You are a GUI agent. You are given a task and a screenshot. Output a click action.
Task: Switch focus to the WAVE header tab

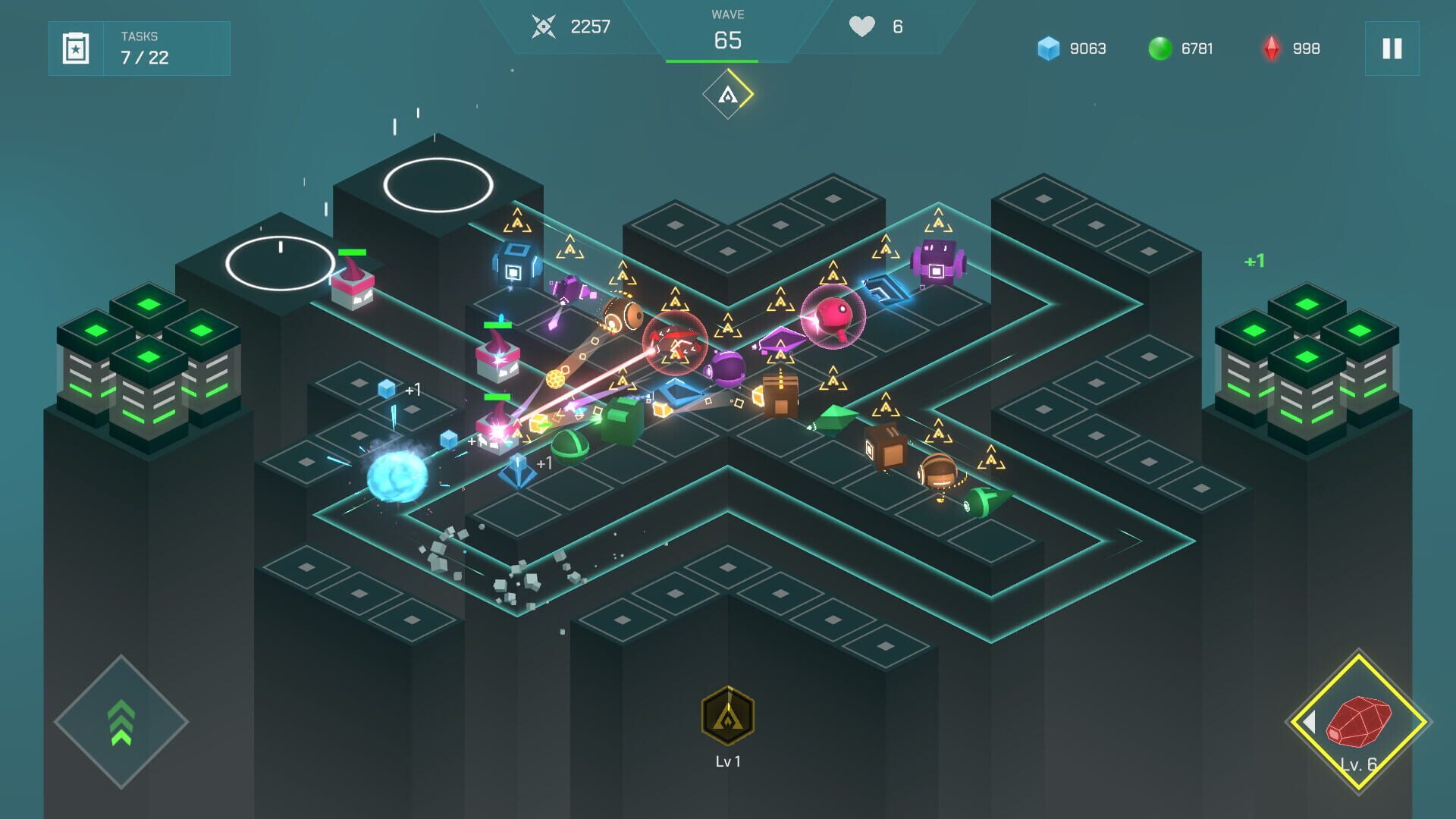tap(726, 14)
